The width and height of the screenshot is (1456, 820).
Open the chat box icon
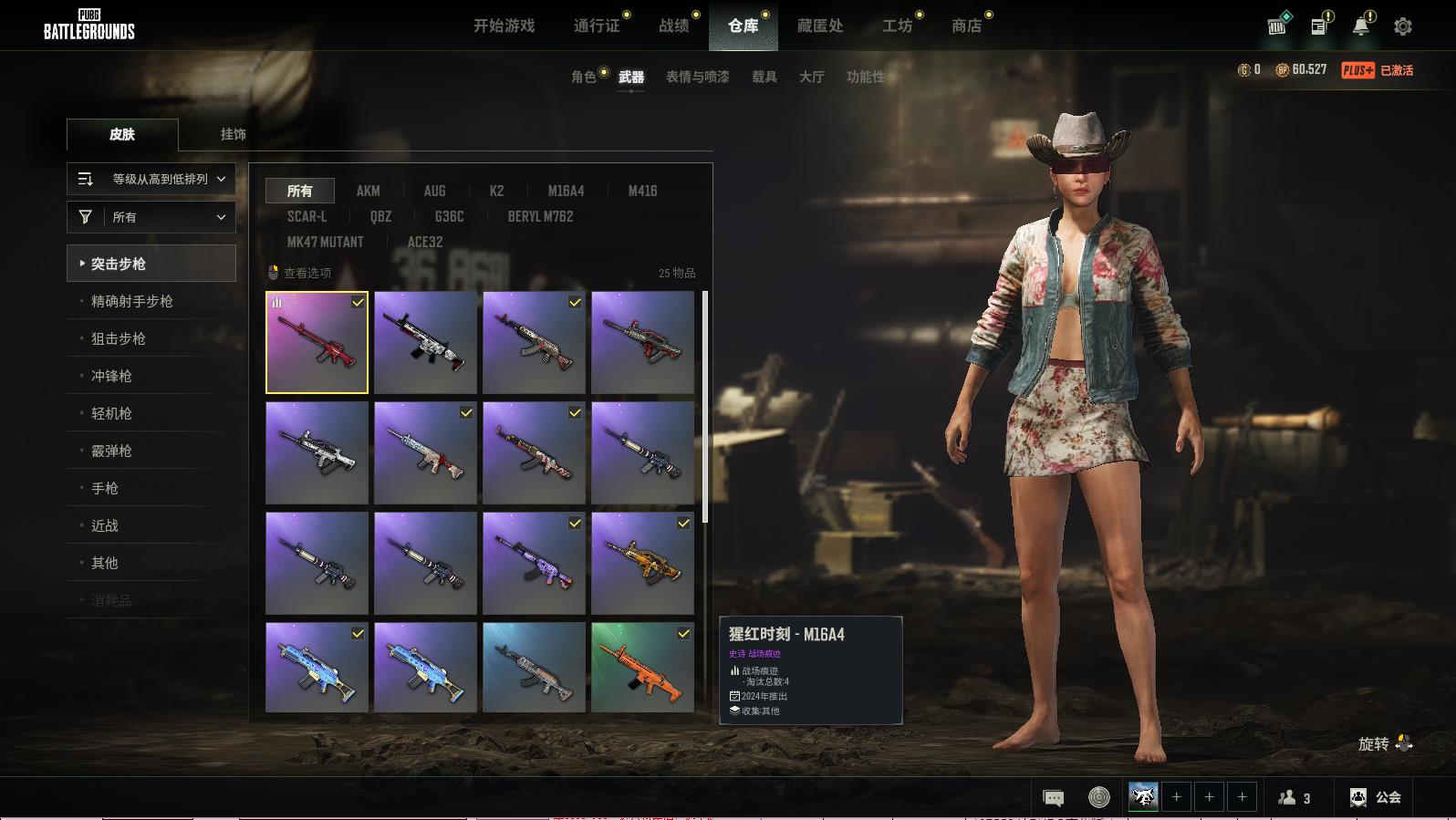pos(1053,798)
